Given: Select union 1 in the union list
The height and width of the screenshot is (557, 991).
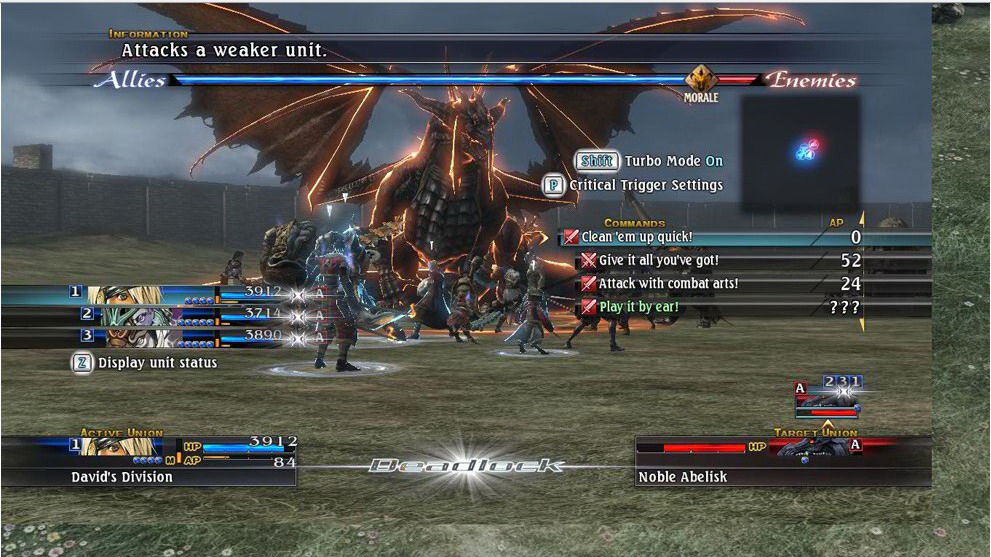Looking at the screenshot, I should coord(150,294).
